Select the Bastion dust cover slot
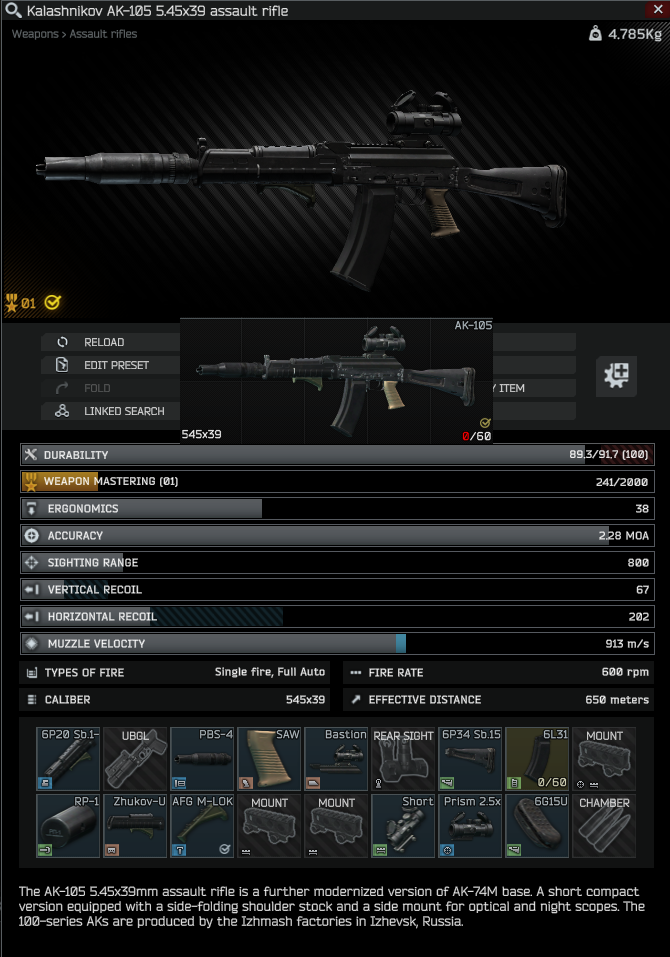The width and height of the screenshot is (670, 957). click(x=336, y=759)
